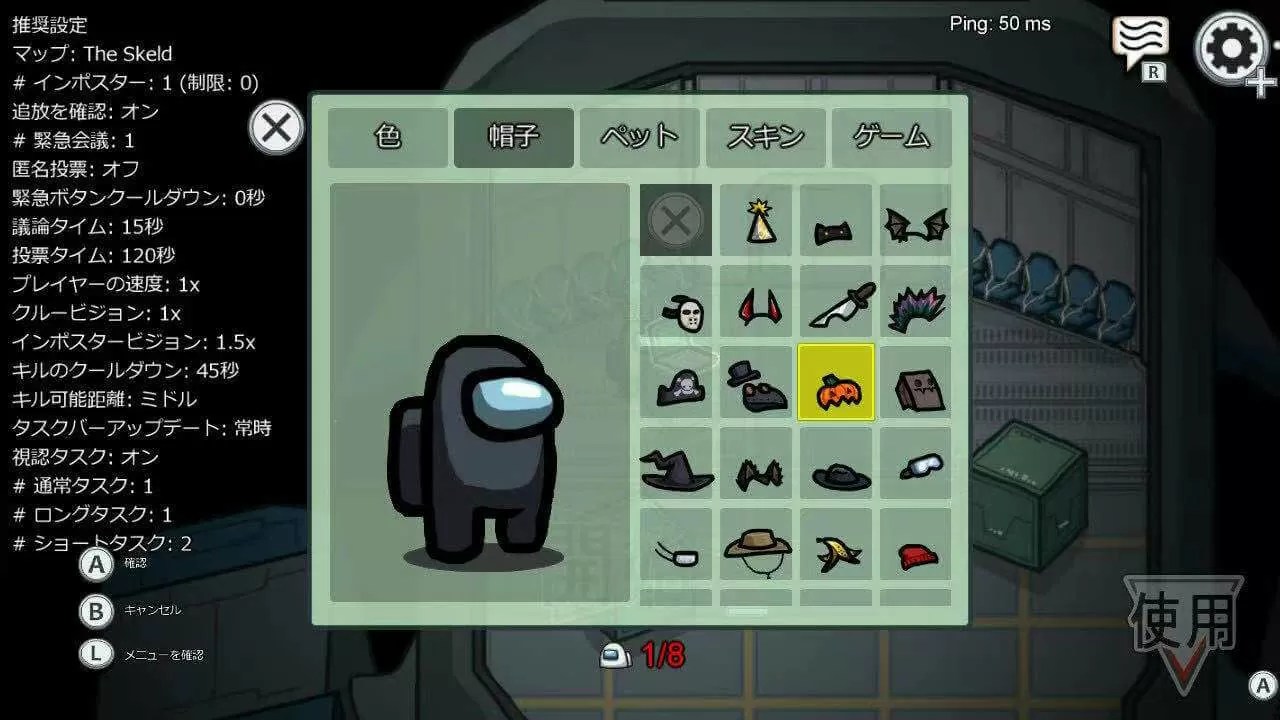Switch to the ゲーム tab
Image resolution: width=1280 pixels, height=720 pixels.
889,138
